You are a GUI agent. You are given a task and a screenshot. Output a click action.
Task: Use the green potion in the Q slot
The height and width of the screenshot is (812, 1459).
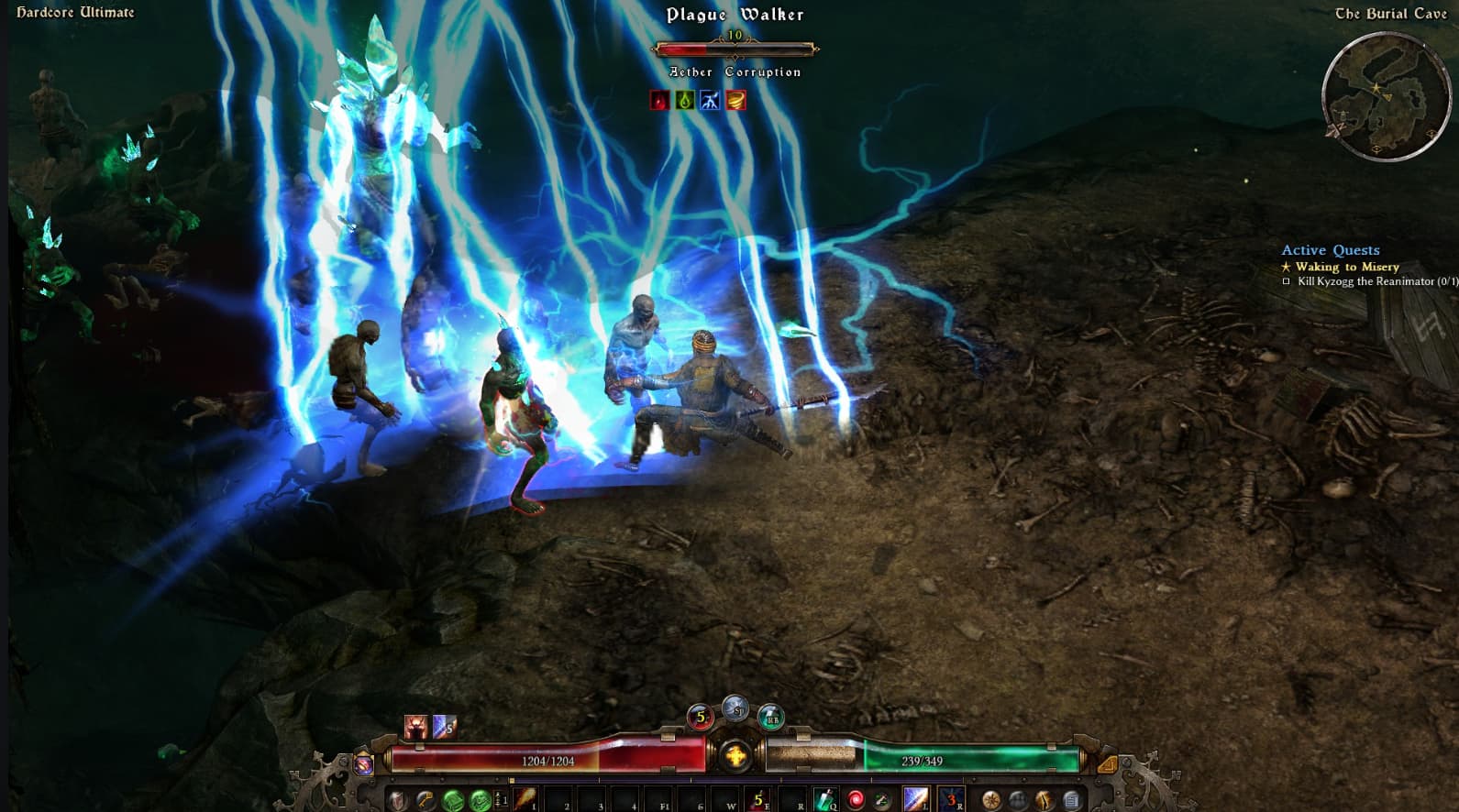pos(824,799)
